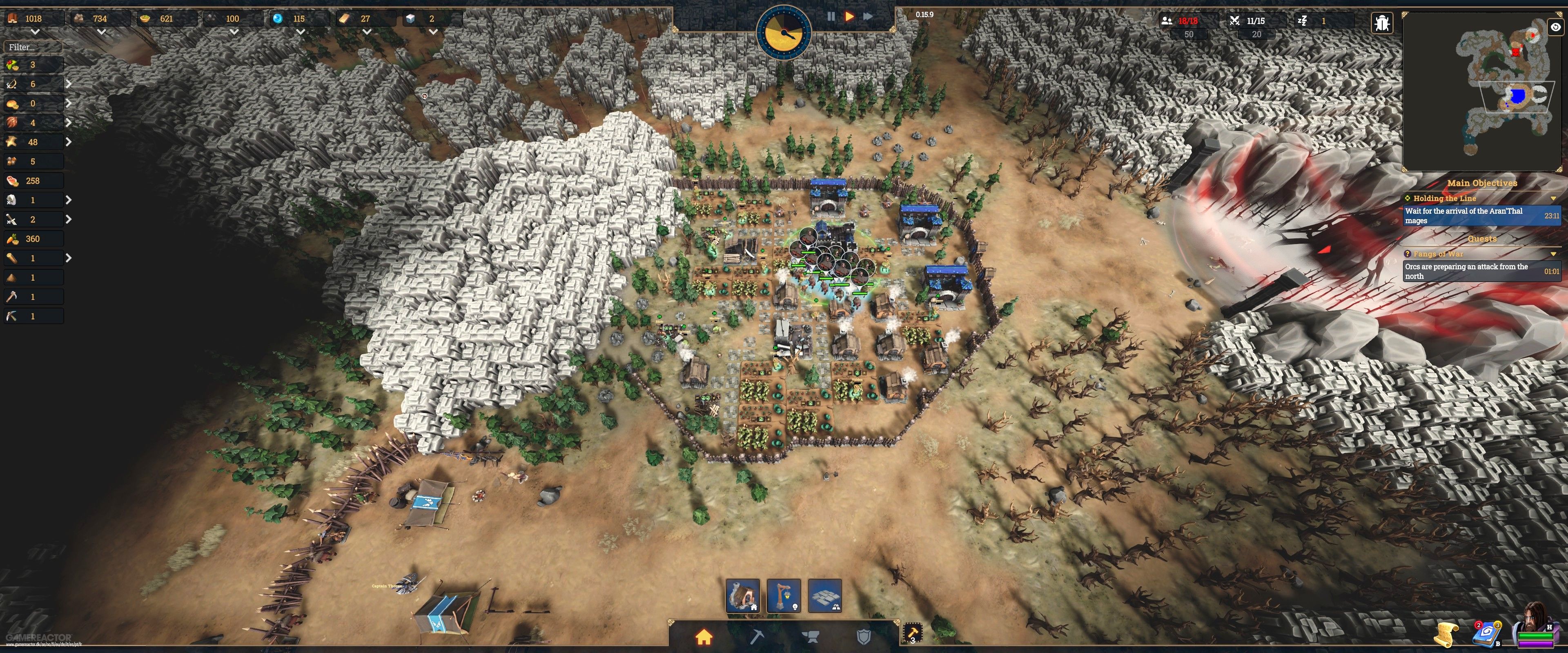Select the Home tab in the build menu
This screenshot has height=653, width=1568.
click(704, 637)
